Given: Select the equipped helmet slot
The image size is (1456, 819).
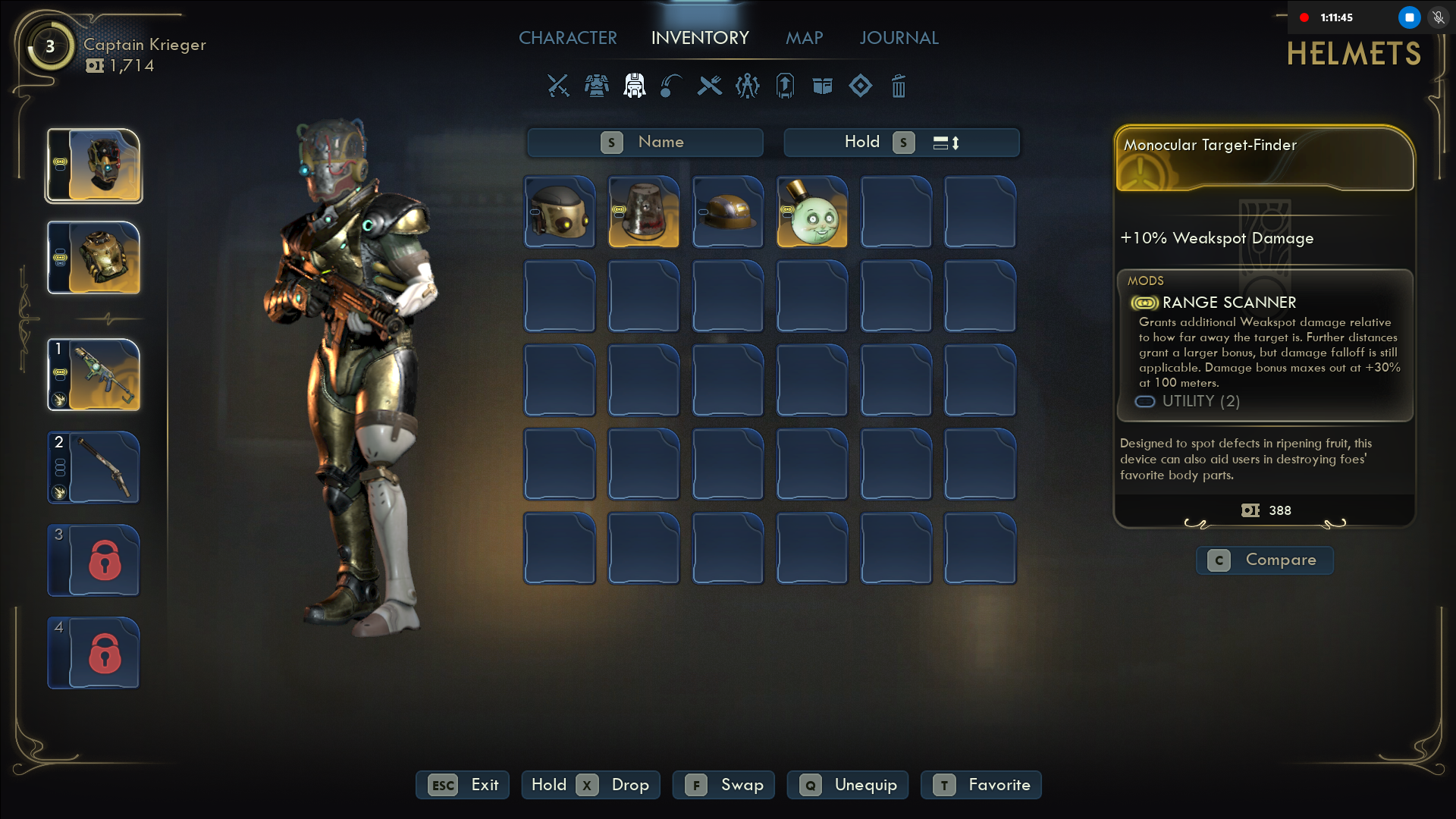Looking at the screenshot, I should pos(94,165).
